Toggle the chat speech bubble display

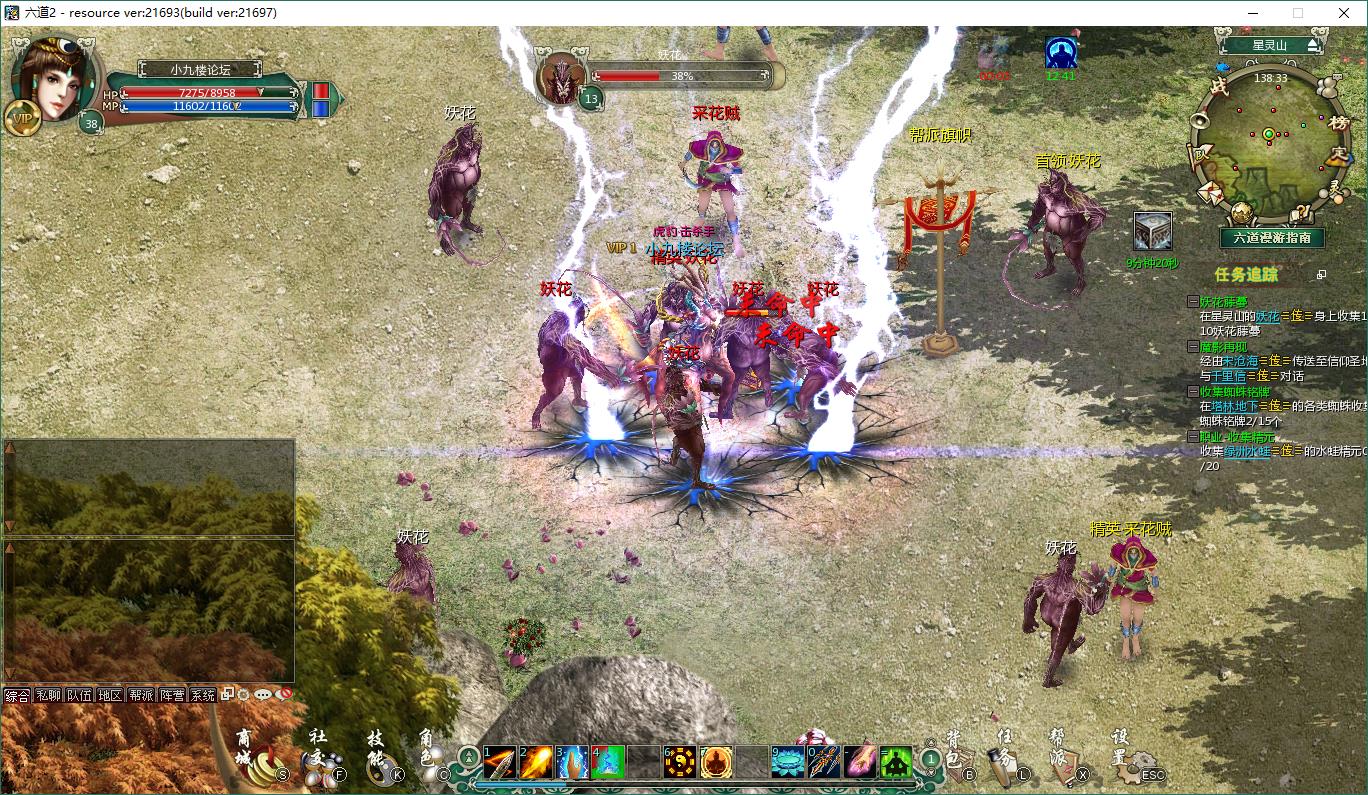tap(262, 695)
